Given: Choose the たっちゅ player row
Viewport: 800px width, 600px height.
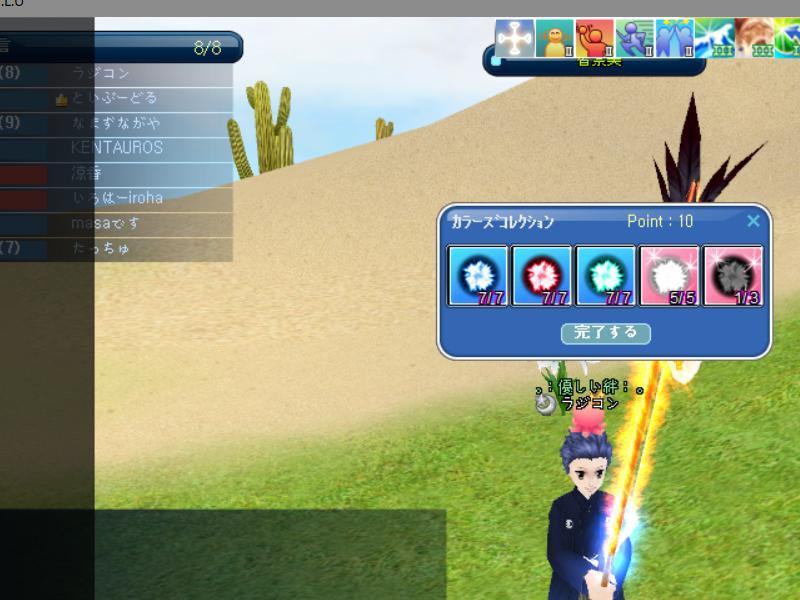Looking at the screenshot, I should tap(101, 248).
